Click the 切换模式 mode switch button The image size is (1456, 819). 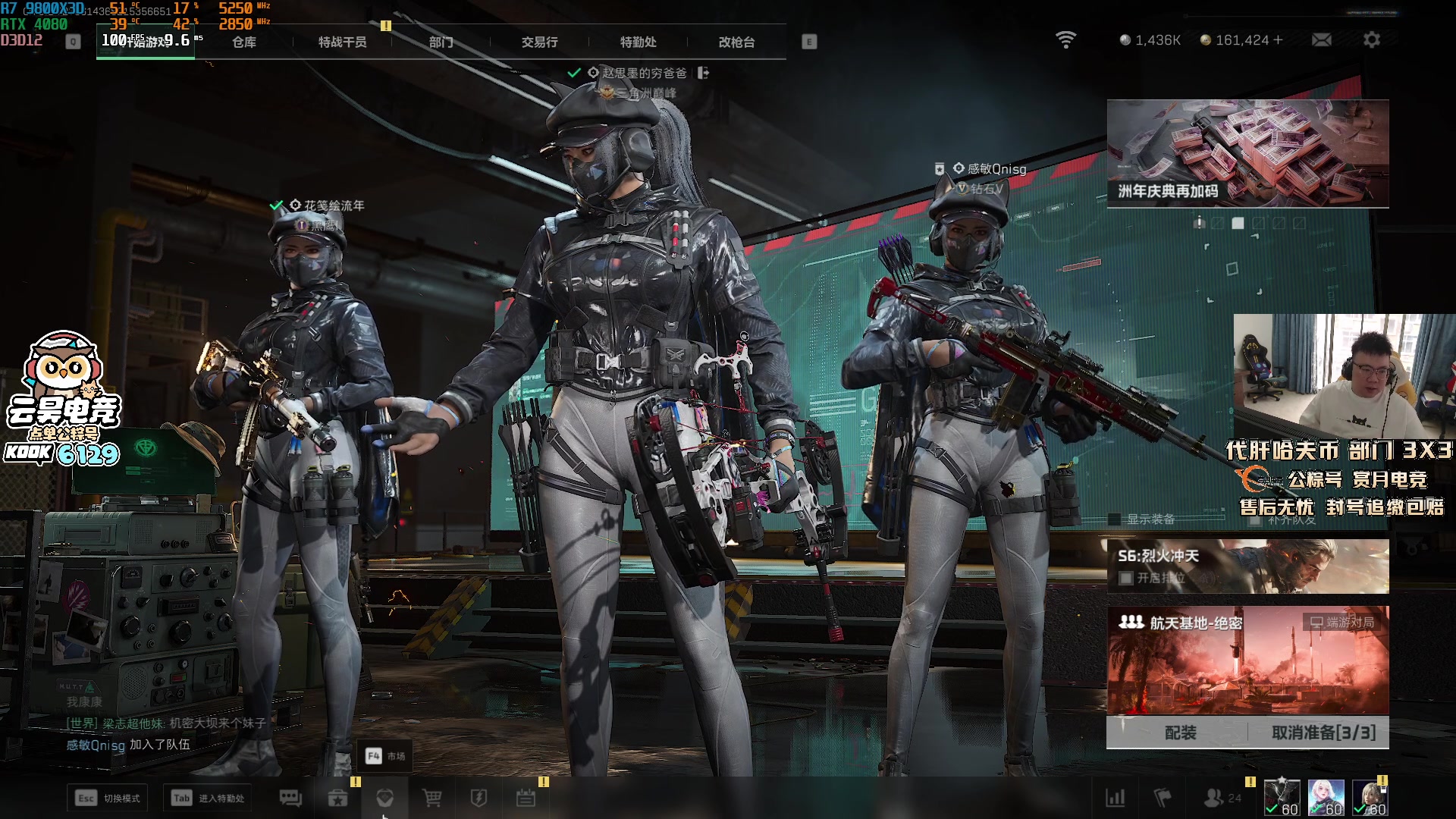(x=108, y=798)
